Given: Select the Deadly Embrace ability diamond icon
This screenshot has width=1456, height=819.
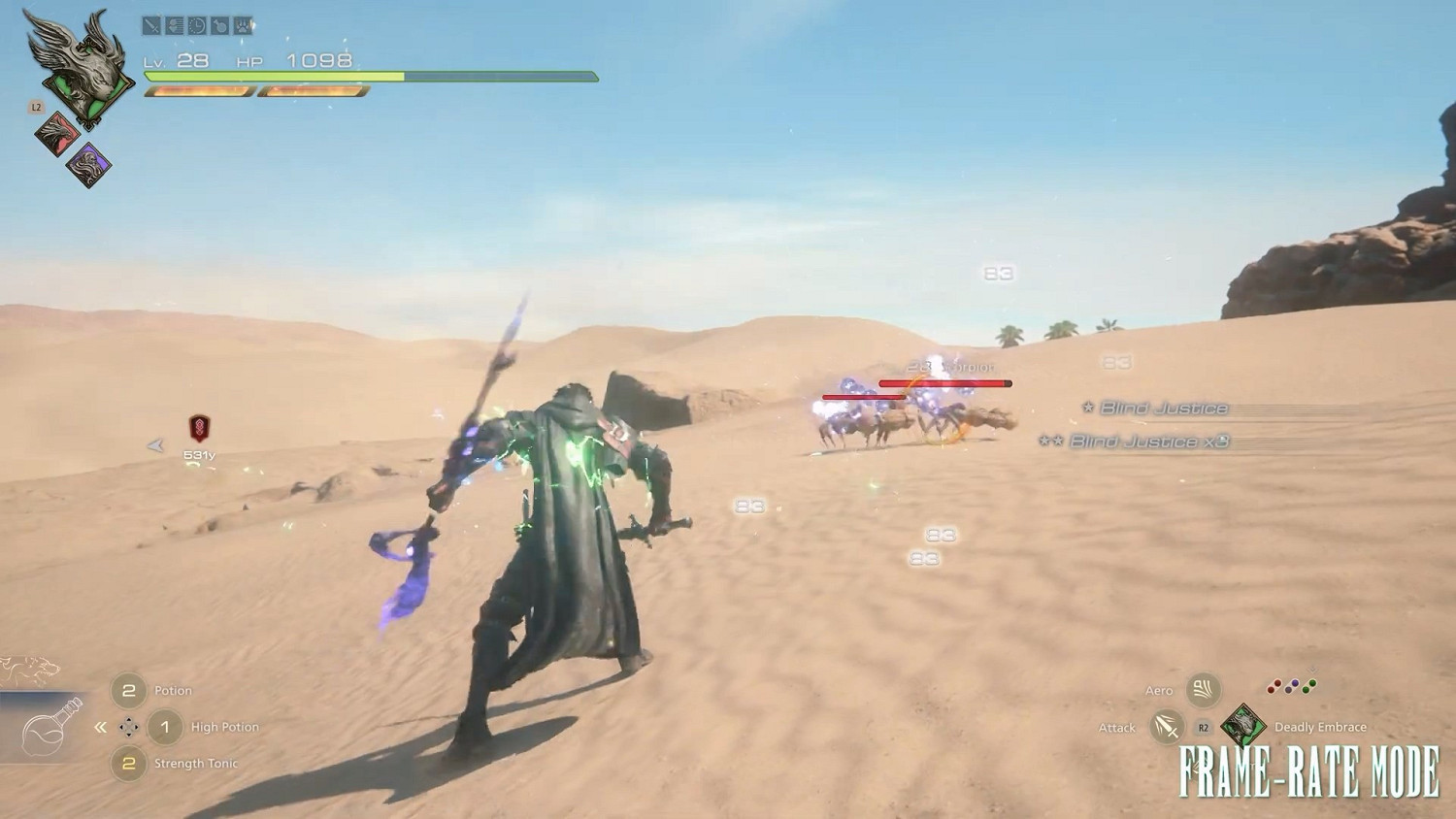Looking at the screenshot, I should 1242,725.
